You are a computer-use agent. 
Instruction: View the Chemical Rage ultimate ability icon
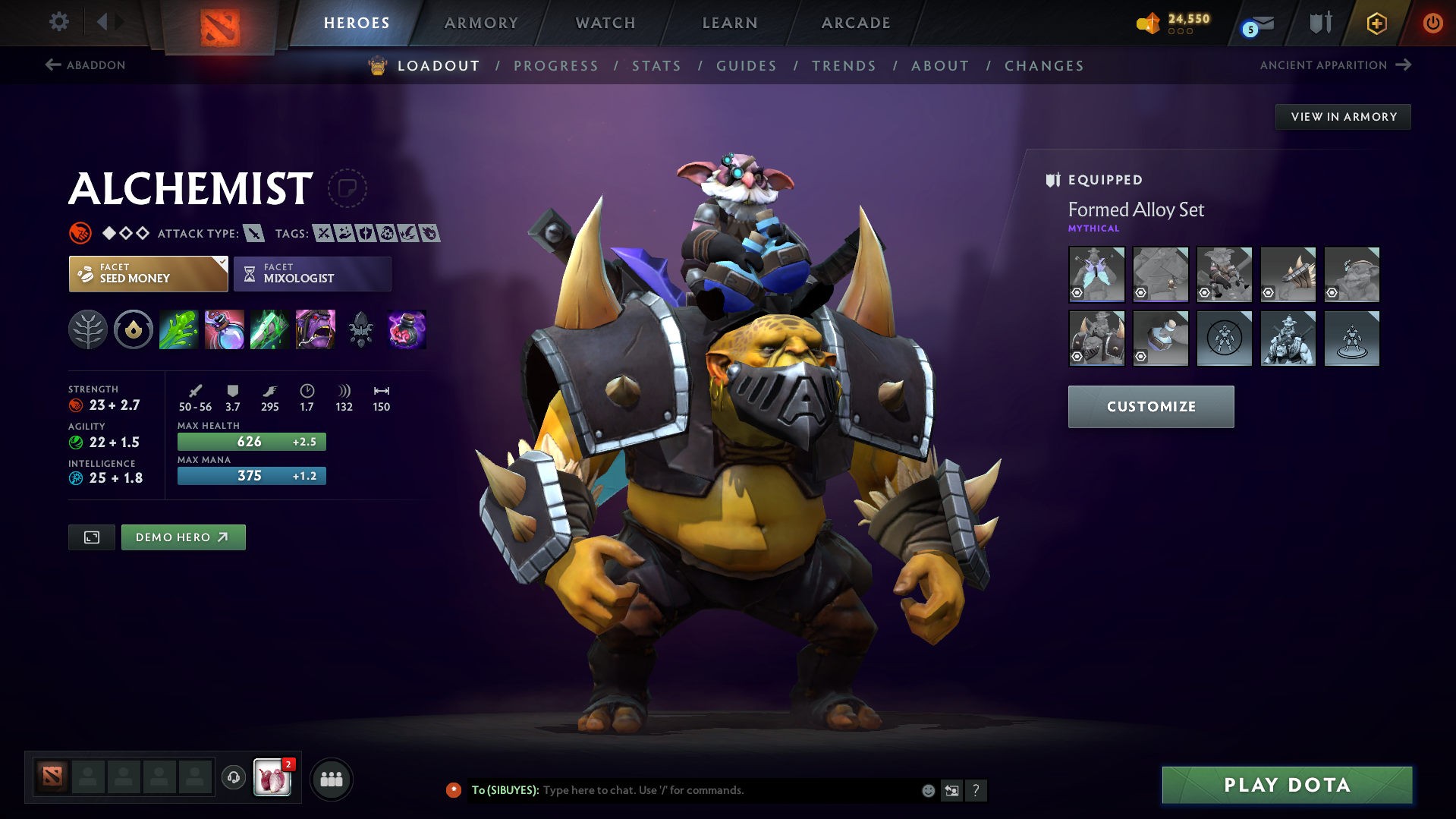(315, 329)
